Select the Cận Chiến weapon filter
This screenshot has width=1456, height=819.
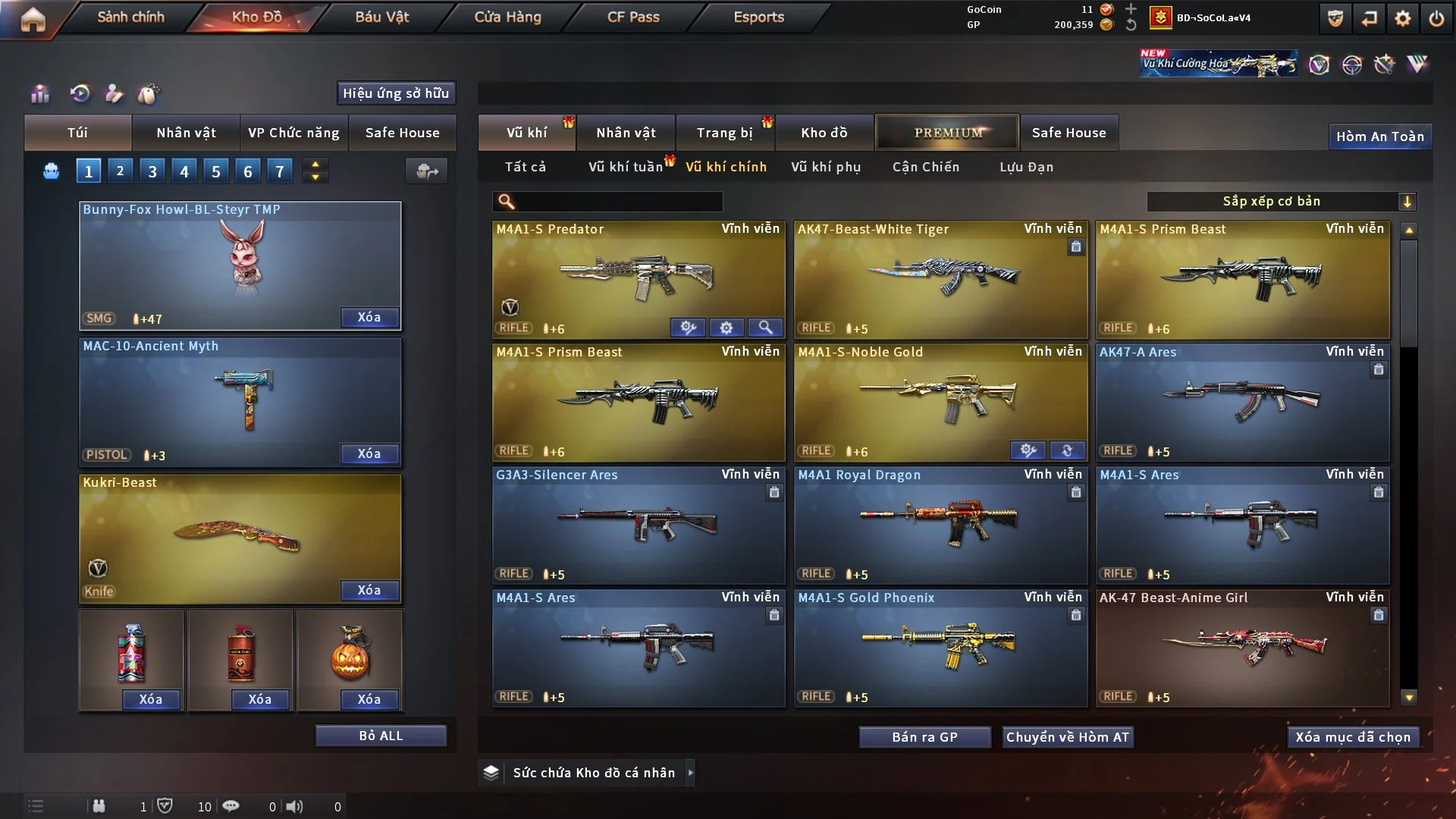[x=925, y=167]
